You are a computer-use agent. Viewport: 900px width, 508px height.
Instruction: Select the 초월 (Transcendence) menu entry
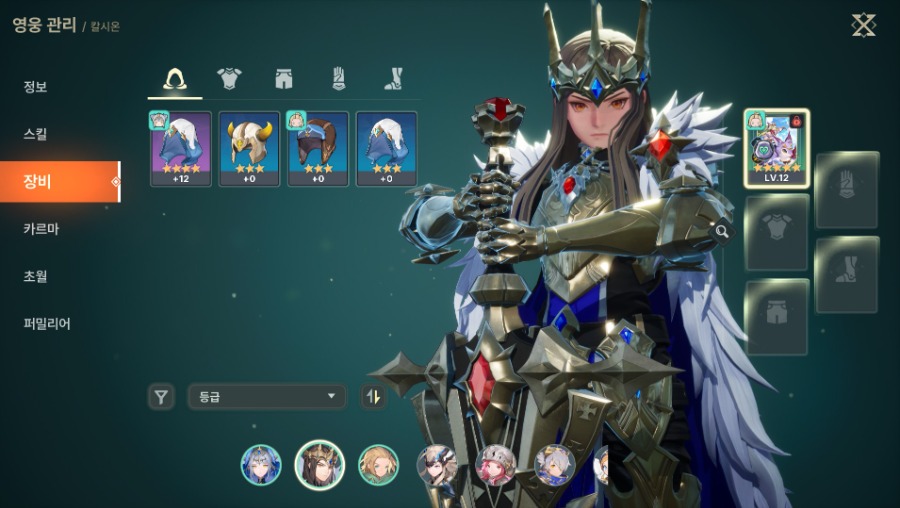coord(36,276)
